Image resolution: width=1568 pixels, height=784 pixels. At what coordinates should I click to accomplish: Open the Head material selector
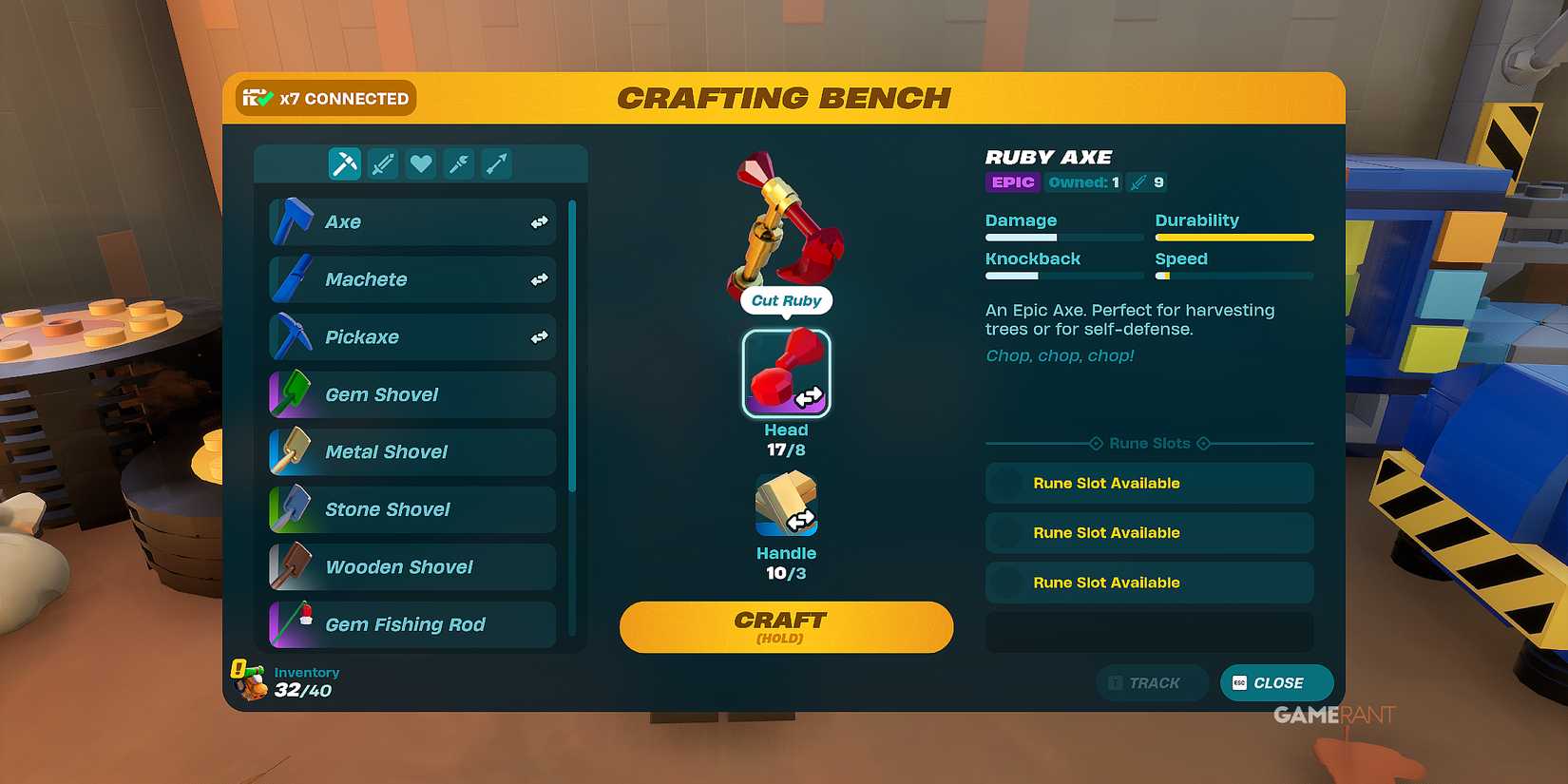tap(787, 373)
